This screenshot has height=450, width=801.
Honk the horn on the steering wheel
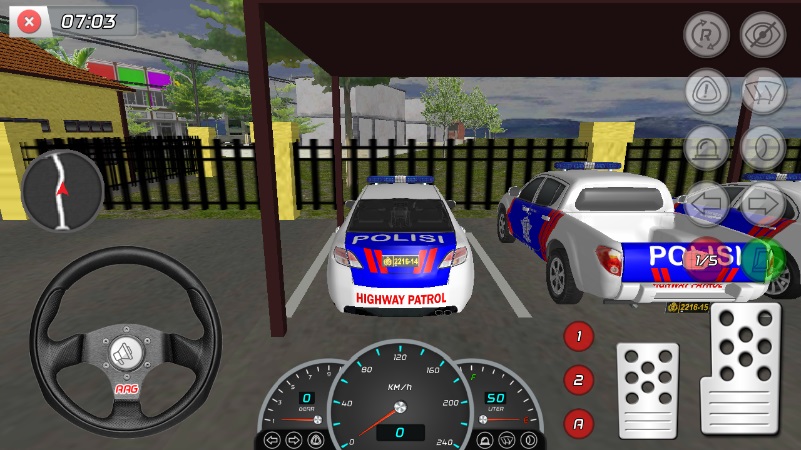click(124, 353)
